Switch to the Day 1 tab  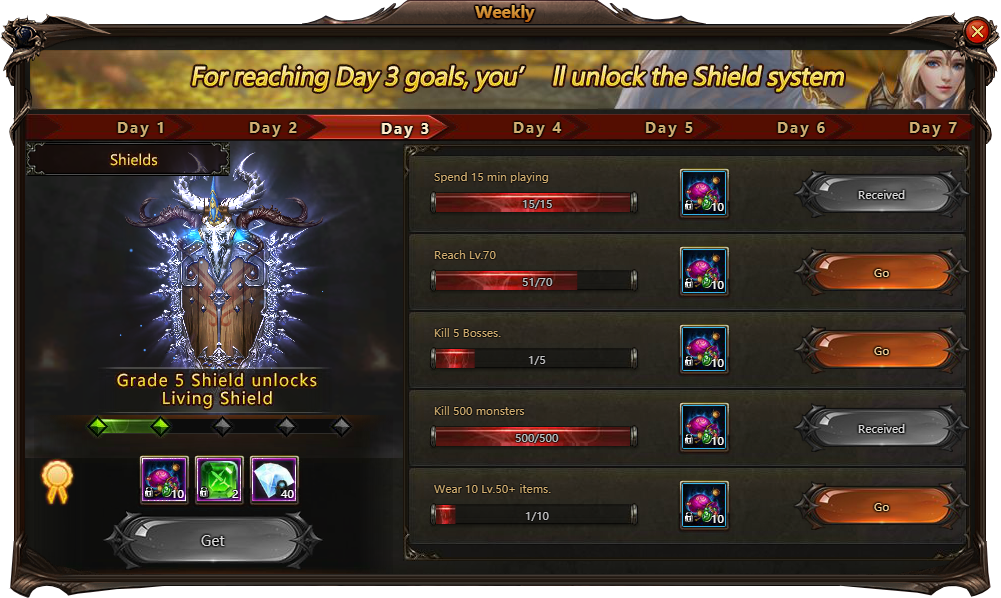[141, 128]
